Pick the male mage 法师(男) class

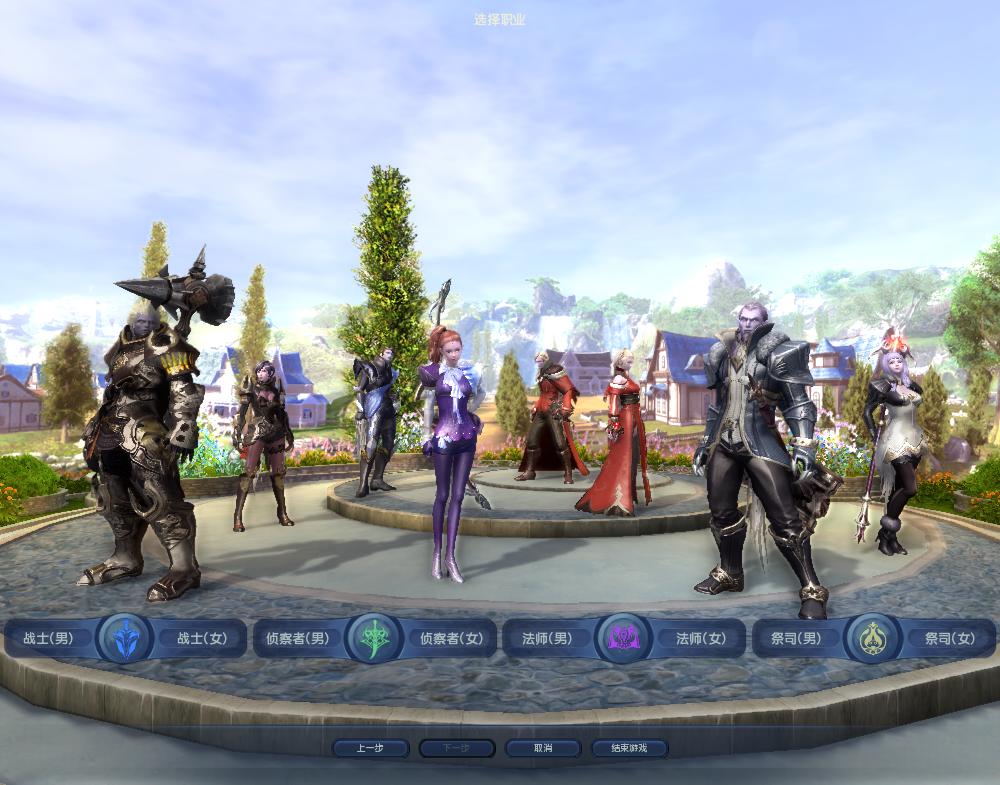[x=548, y=638]
